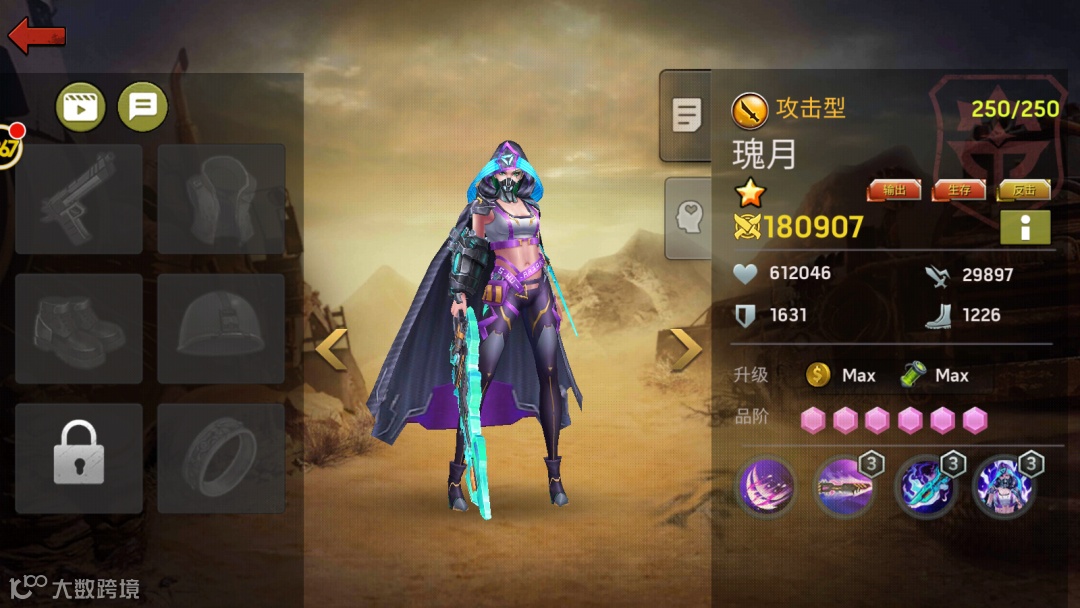View the hooded character portrait skill

[1003, 487]
